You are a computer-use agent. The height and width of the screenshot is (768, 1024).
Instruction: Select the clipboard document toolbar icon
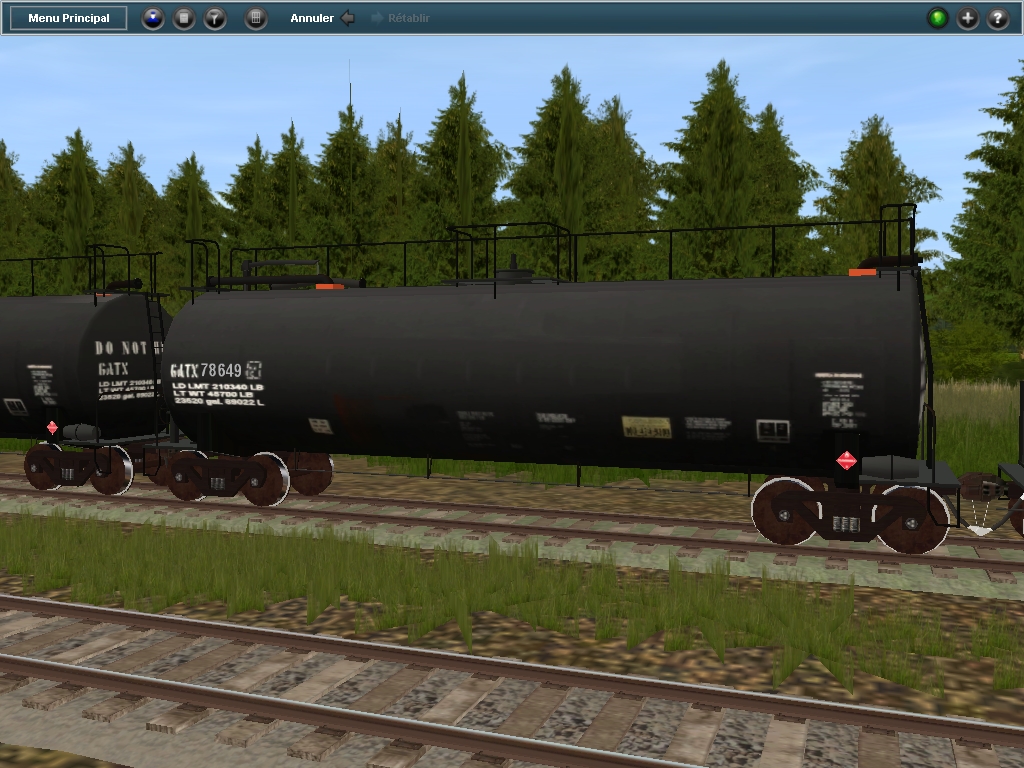(184, 18)
